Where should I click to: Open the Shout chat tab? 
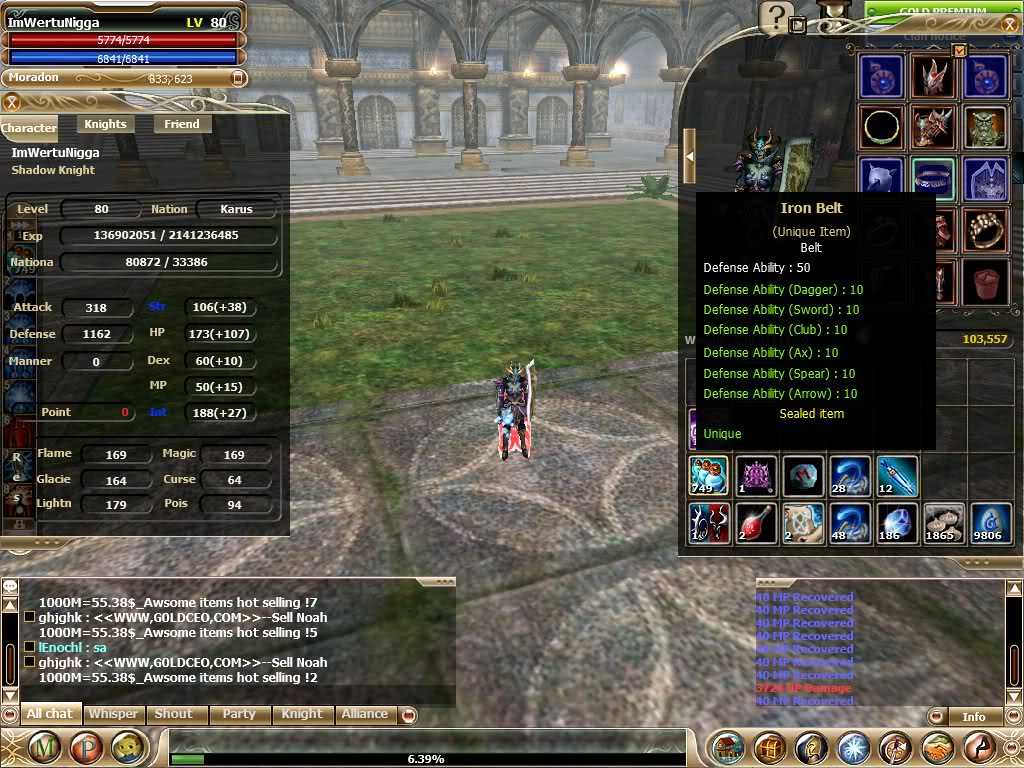(x=173, y=714)
